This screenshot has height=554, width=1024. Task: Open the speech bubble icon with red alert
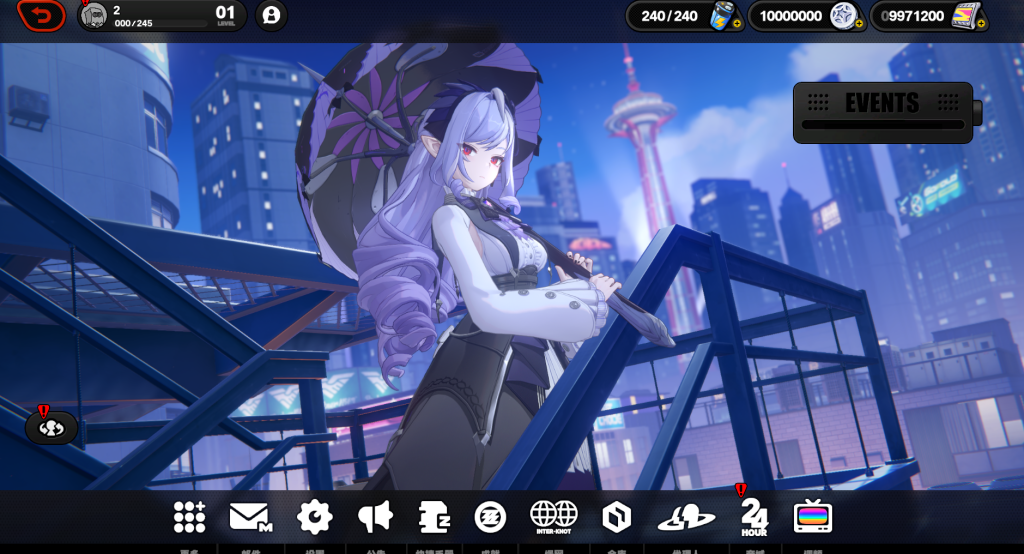click(x=50, y=428)
